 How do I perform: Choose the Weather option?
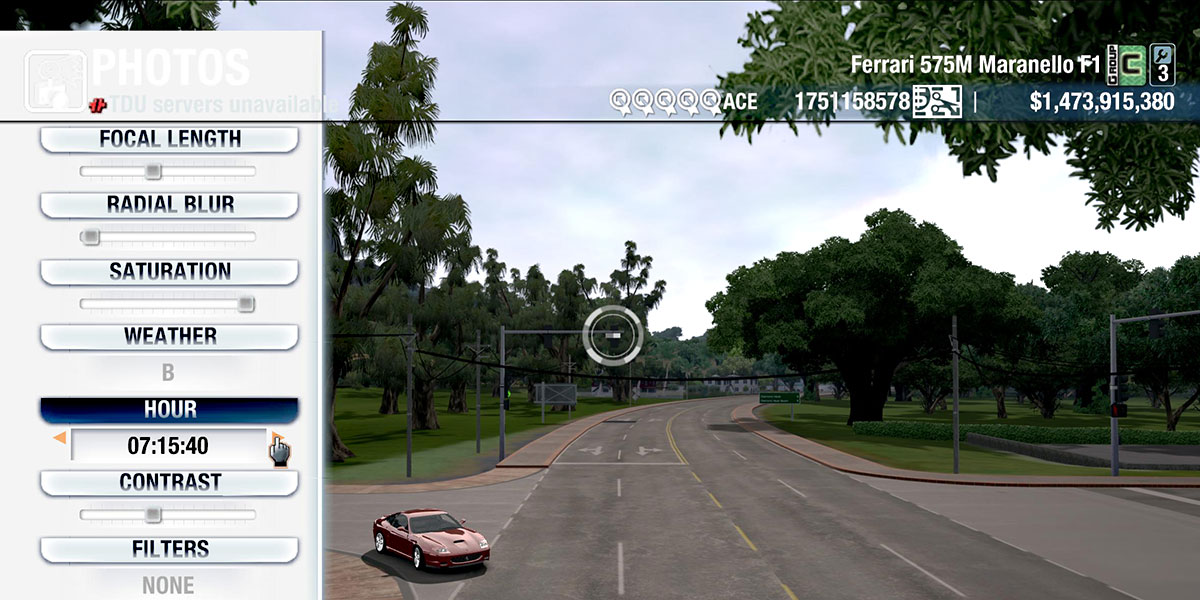coord(169,336)
